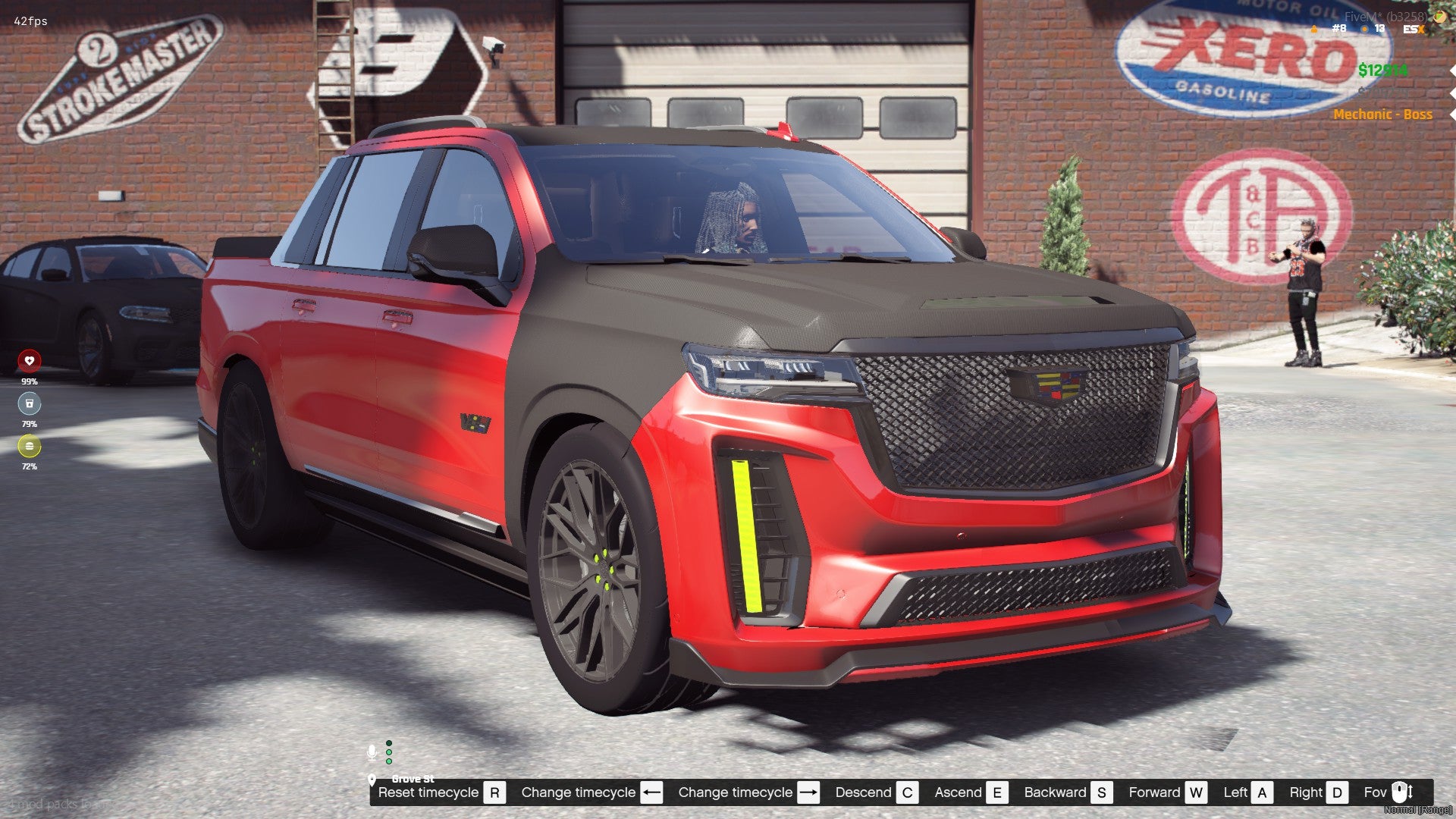1456x819 pixels.
Task: Click the orange player ID icon
Action: pyautogui.click(x=1314, y=29)
